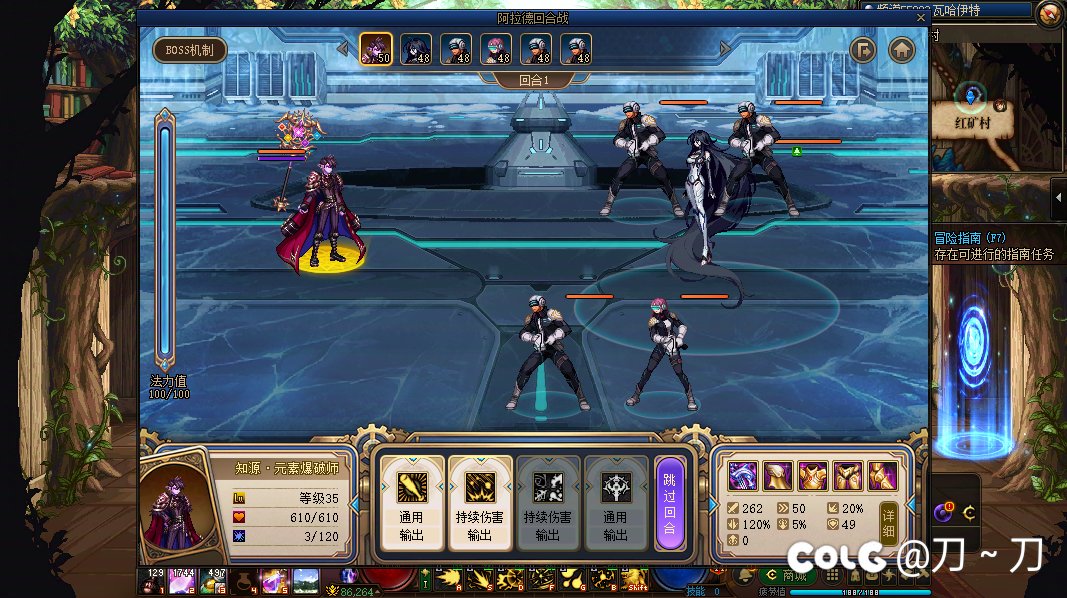
Task: Close the 阿拉德回合战 window
Action: (921, 17)
